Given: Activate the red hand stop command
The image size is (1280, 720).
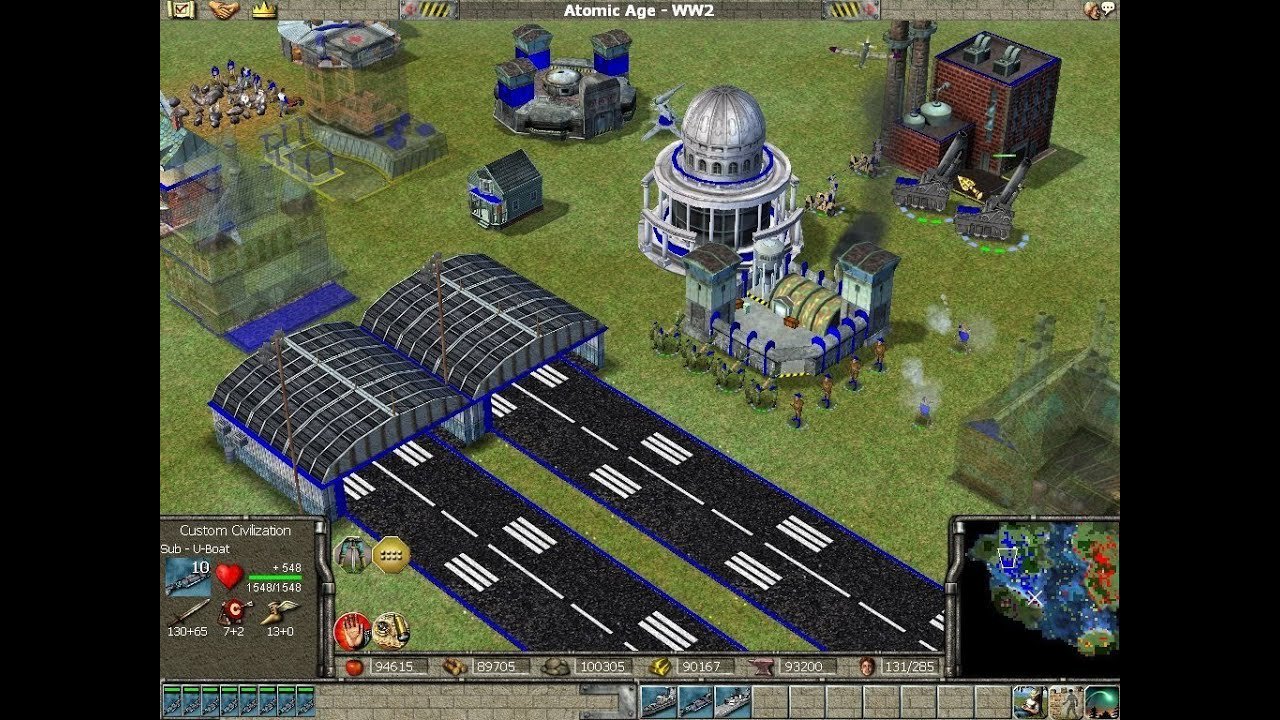Looking at the screenshot, I should pyautogui.click(x=352, y=630).
